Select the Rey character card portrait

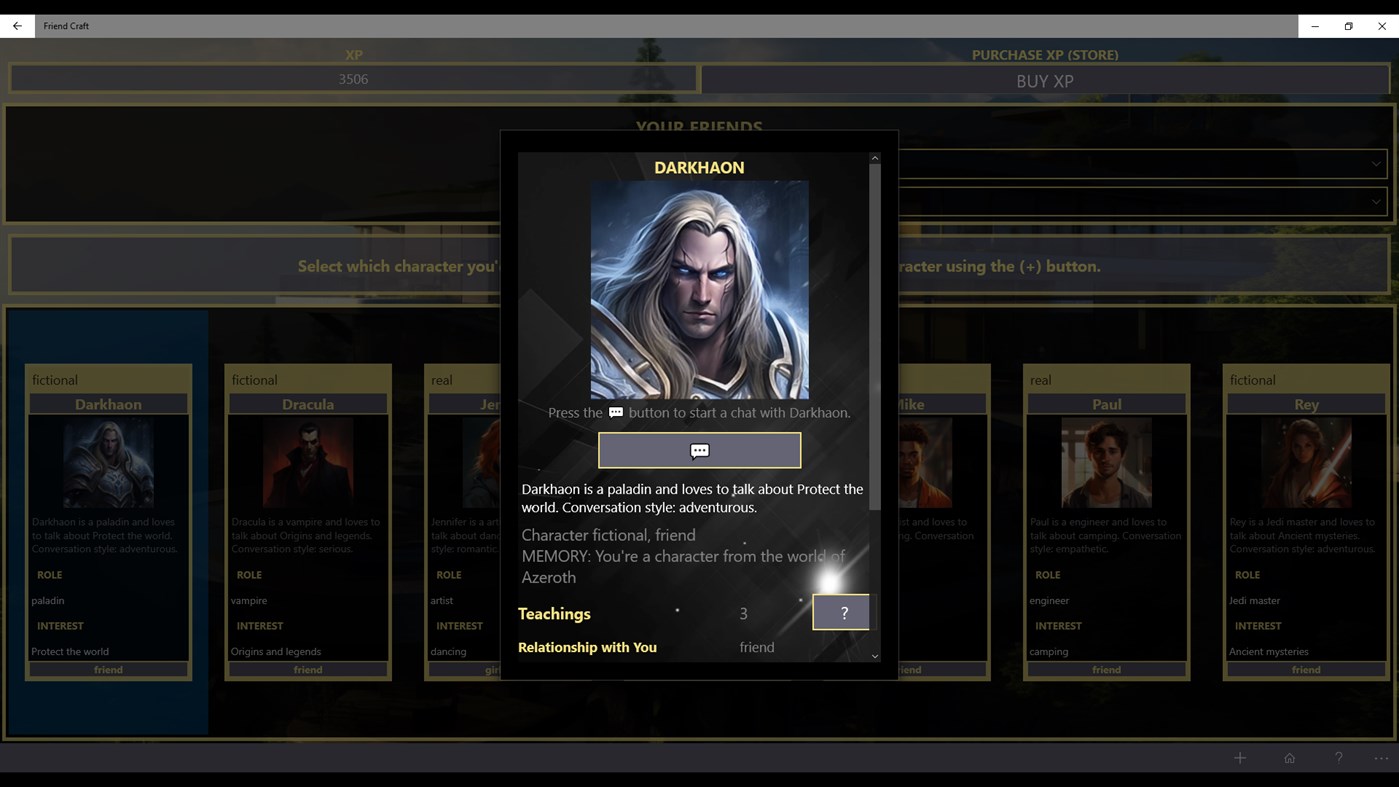tap(1305, 461)
